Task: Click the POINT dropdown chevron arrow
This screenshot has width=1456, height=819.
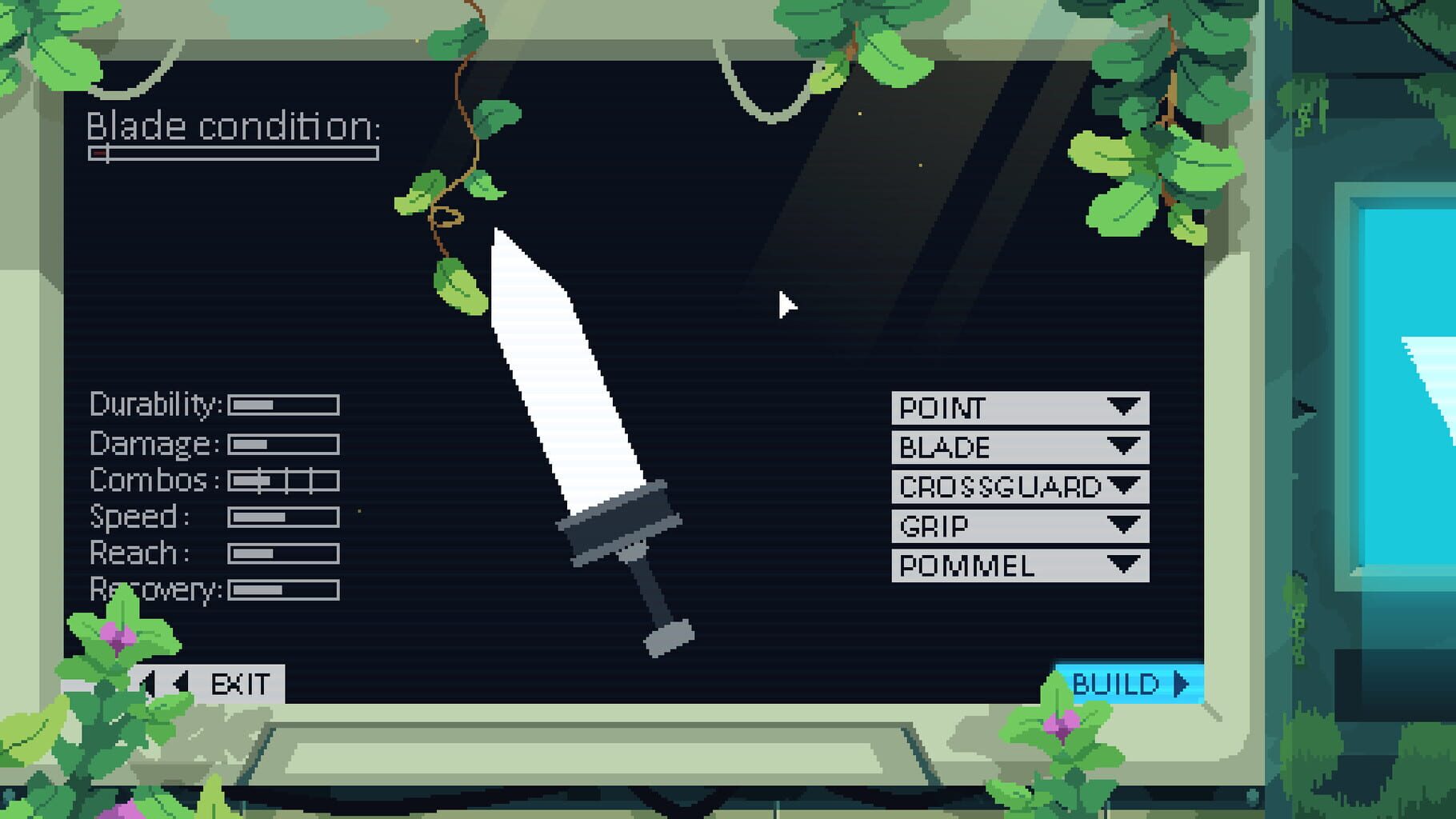Action: [x=1126, y=409]
